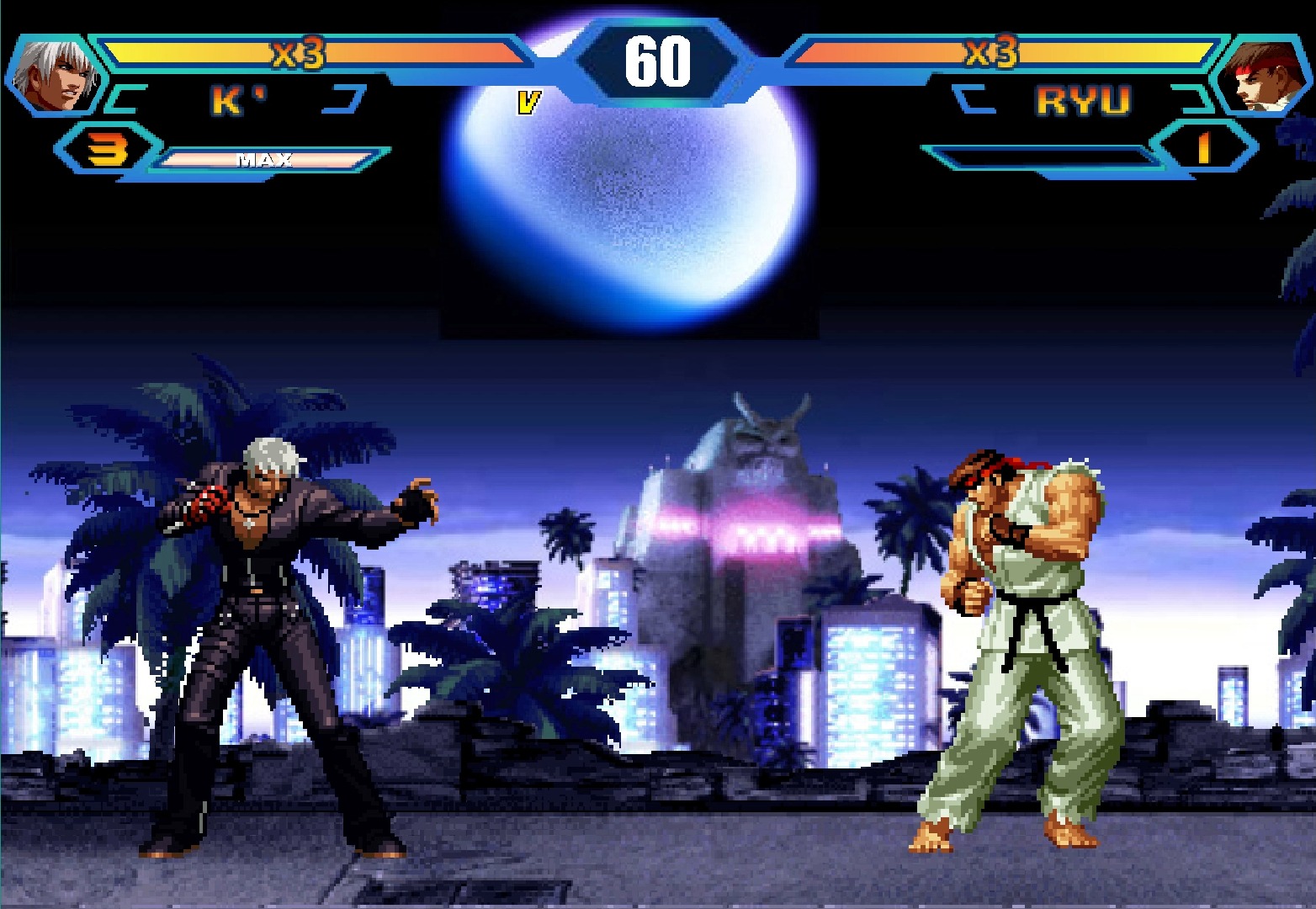This screenshot has height=909, width=1316.
Task: Click K' character portrait icon
Action: 56,76
